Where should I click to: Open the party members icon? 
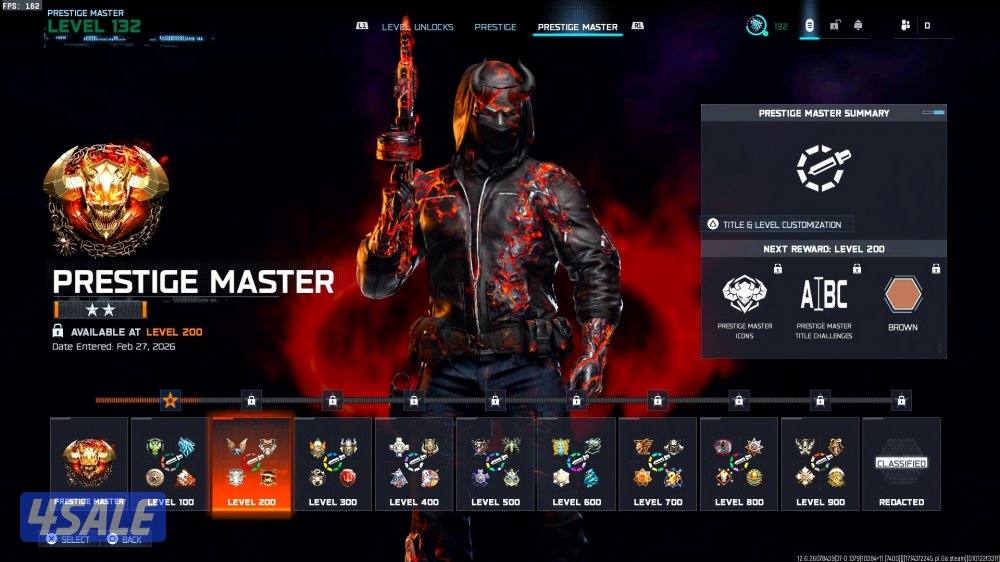pyautogui.click(x=905, y=26)
